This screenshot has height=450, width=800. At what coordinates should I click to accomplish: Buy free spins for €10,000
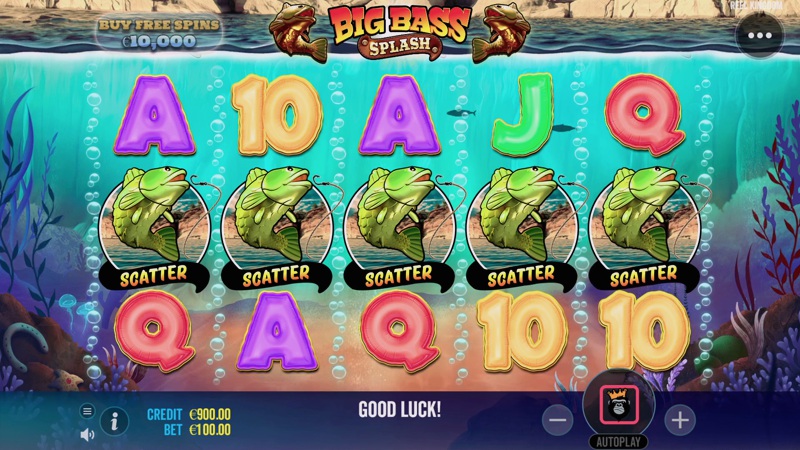pyautogui.click(x=159, y=30)
